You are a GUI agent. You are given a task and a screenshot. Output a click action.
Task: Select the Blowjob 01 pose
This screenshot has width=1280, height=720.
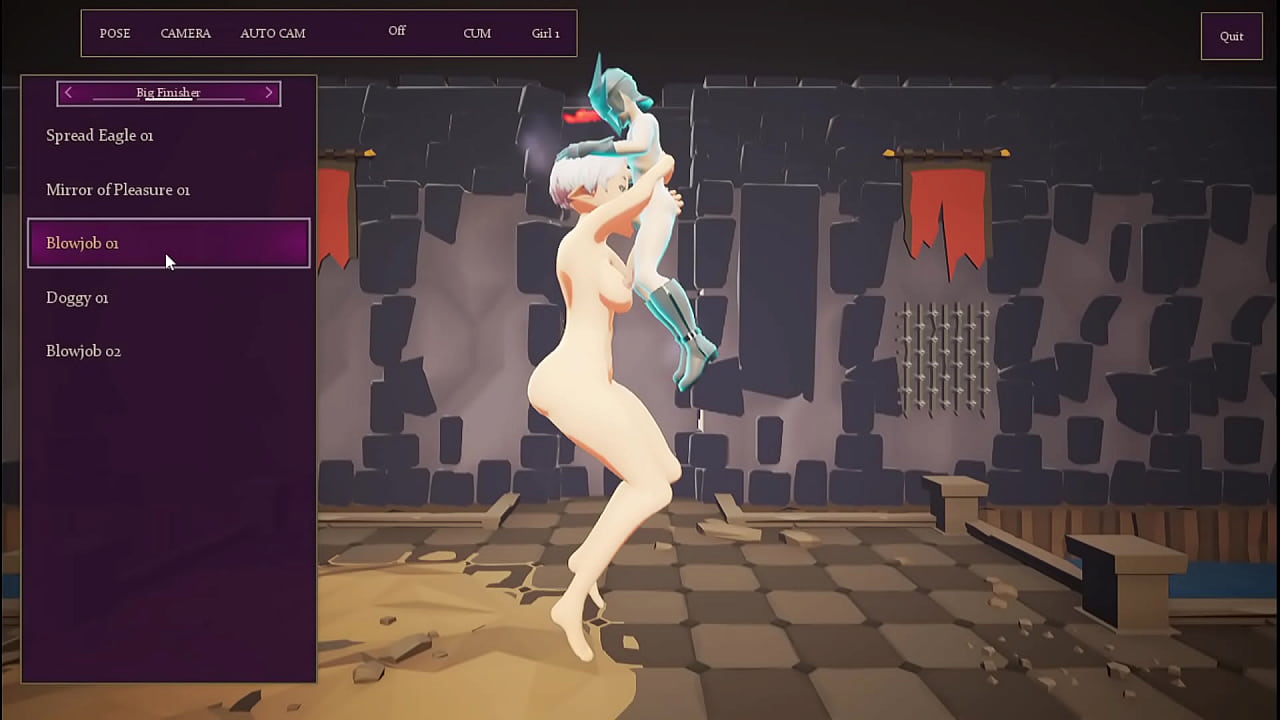pos(82,243)
